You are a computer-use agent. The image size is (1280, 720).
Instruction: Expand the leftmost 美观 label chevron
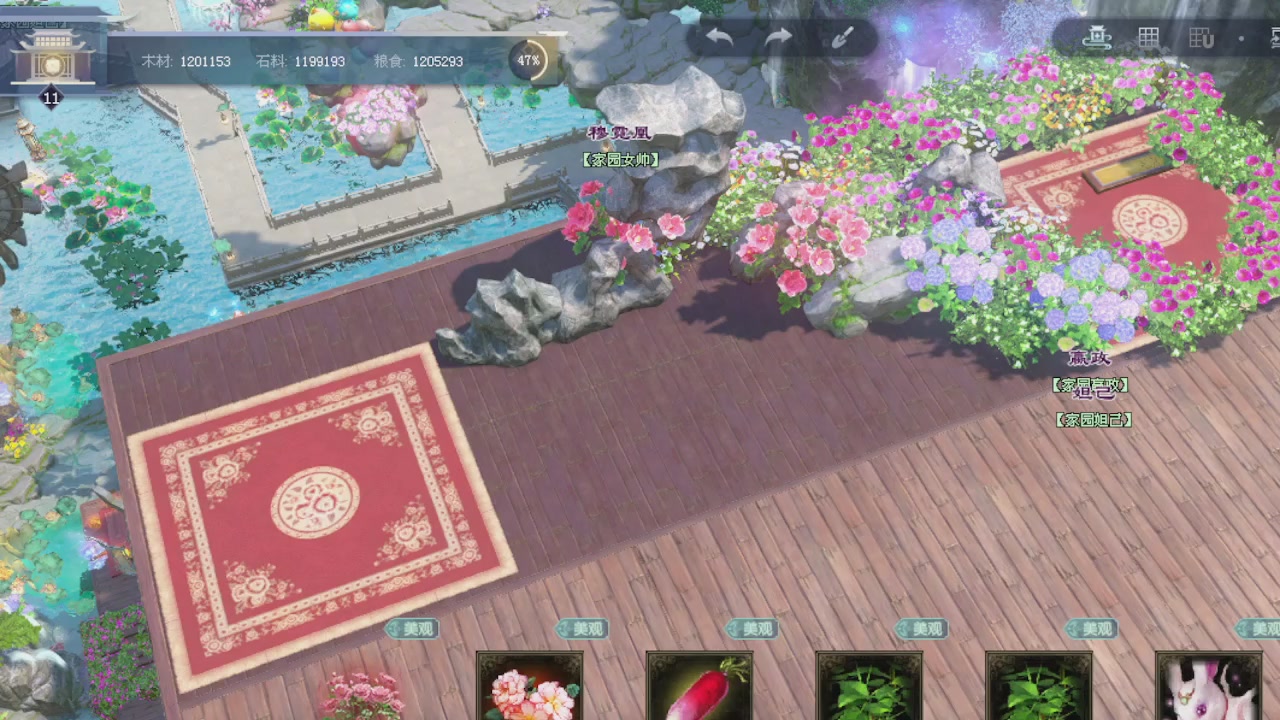tap(413, 629)
